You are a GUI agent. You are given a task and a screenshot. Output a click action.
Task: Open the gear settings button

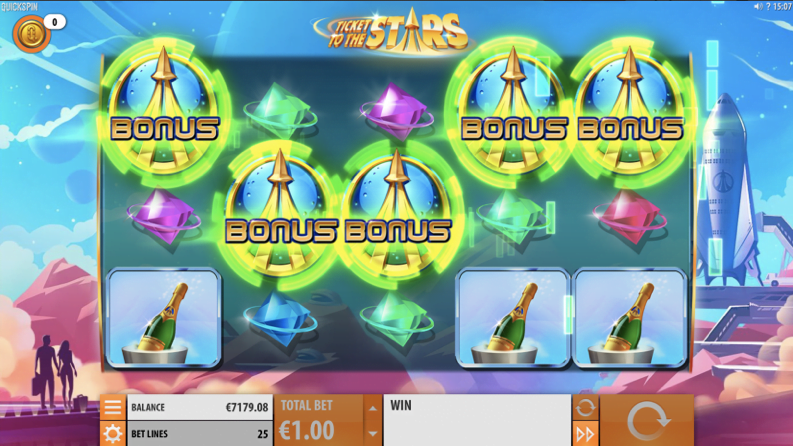tap(112, 433)
